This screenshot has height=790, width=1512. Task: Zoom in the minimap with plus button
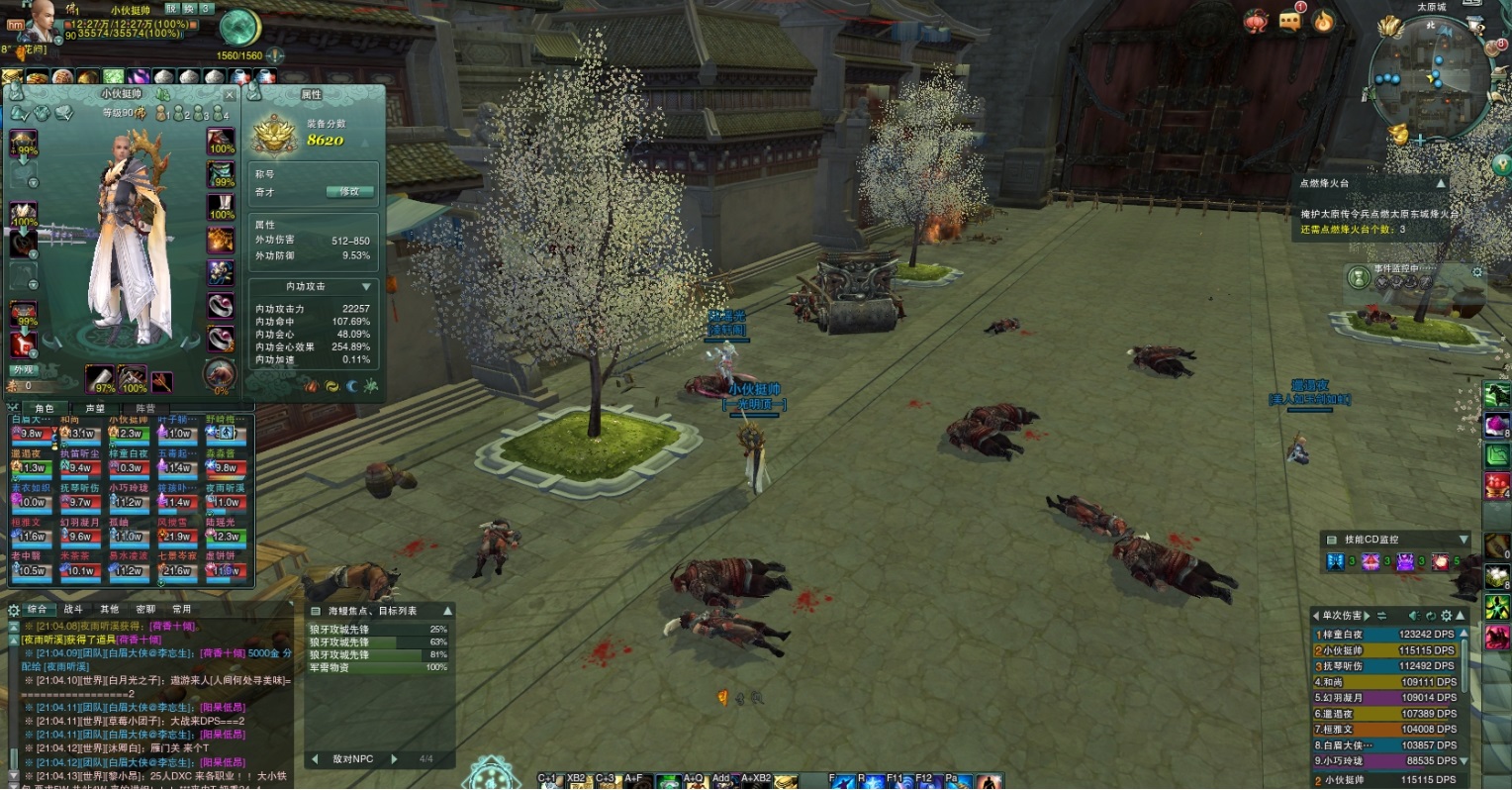[1420, 141]
